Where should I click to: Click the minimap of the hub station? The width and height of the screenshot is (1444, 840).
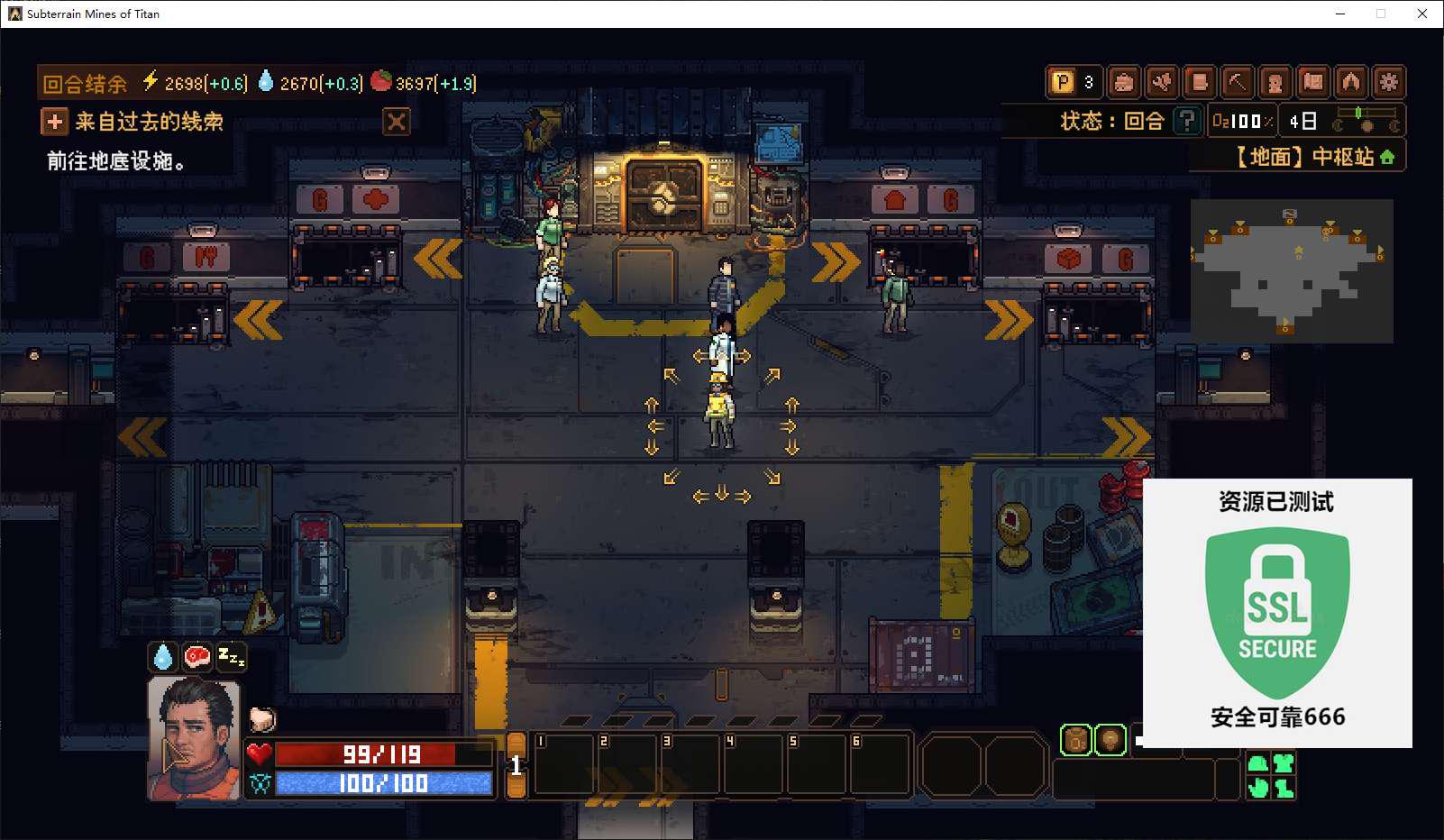[1292, 270]
